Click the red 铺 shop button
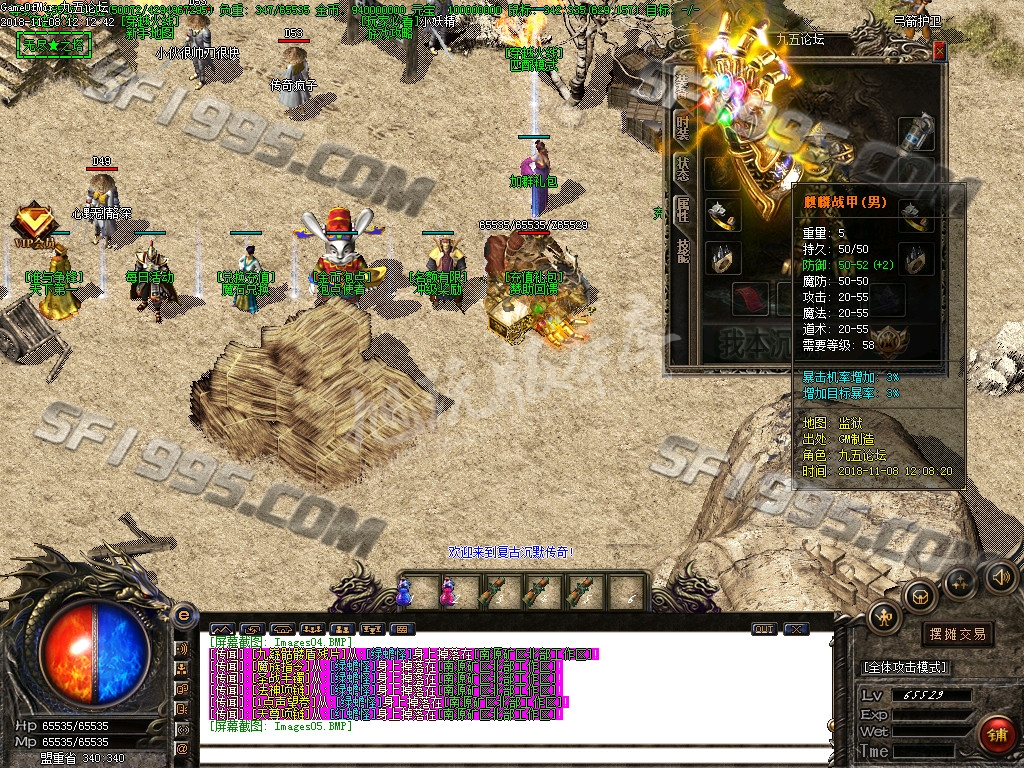1024x768 pixels. click(x=996, y=735)
